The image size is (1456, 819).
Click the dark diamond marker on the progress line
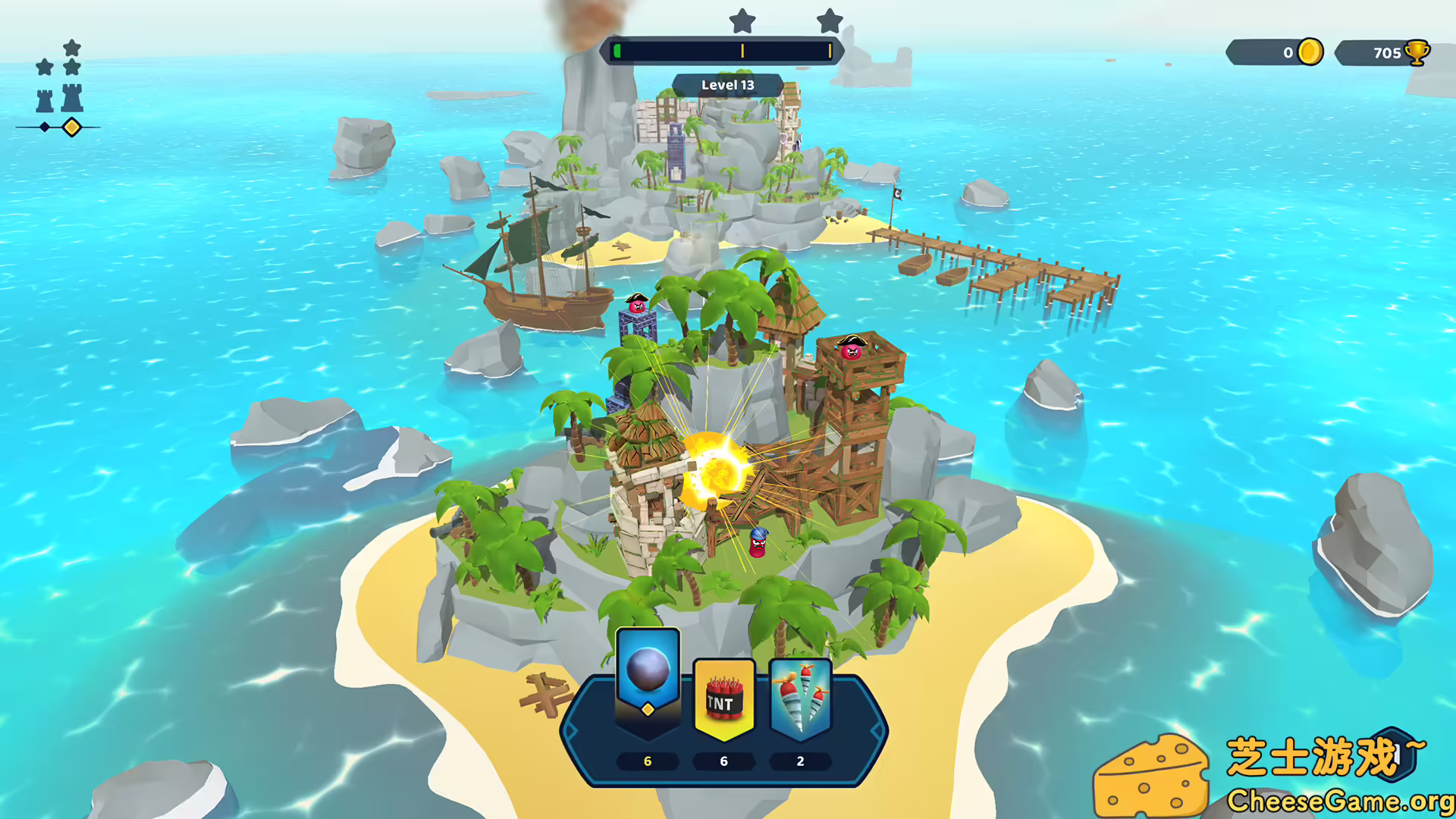click(43, 127)
